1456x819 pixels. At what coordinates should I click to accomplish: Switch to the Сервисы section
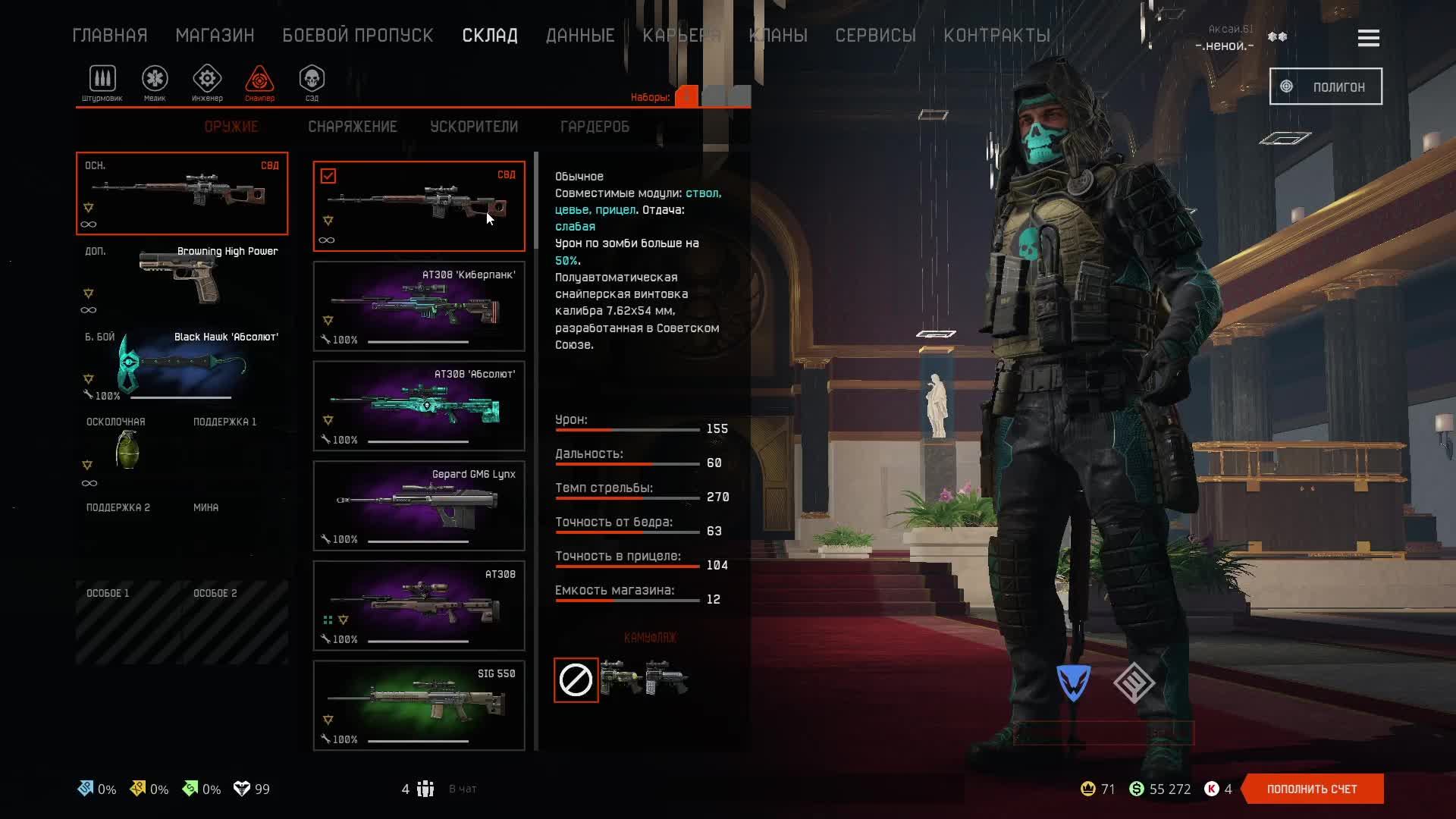[x=875, y=36]
